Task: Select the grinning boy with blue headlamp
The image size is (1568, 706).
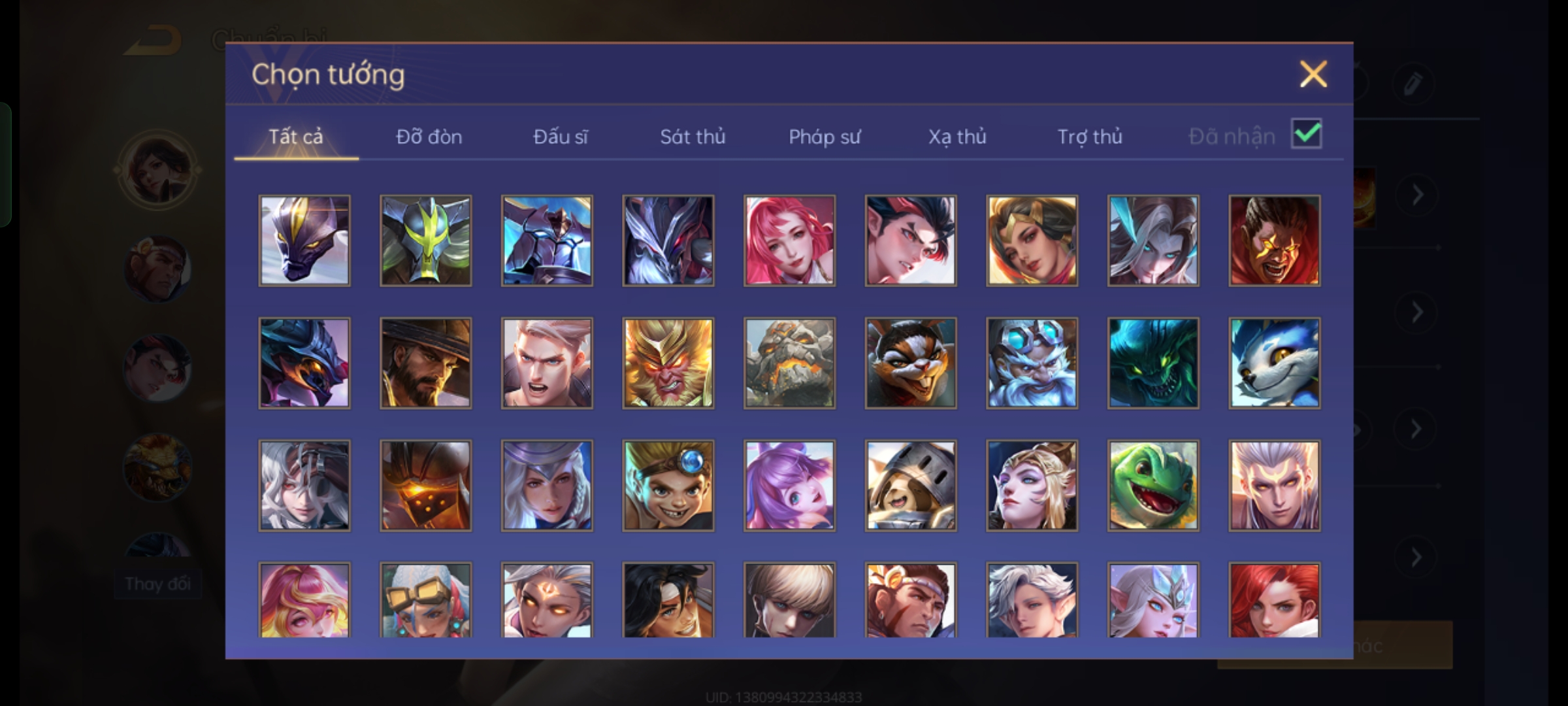Action: click(x=668, y=485)
